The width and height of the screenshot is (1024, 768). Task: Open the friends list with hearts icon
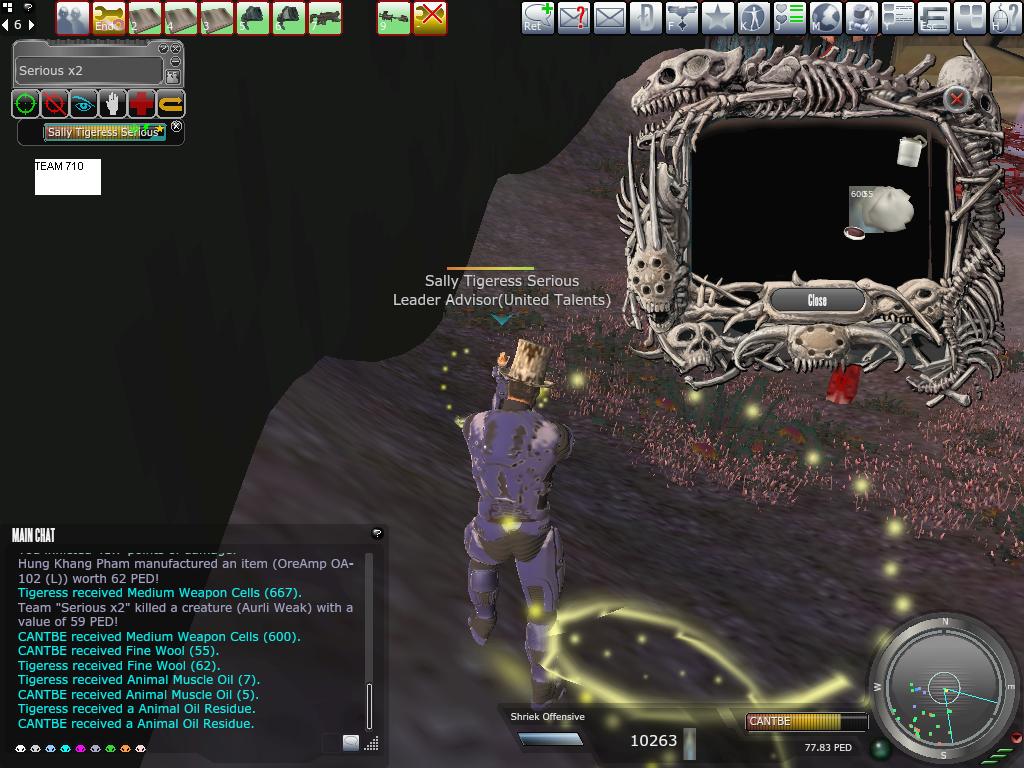click(789, 17)
